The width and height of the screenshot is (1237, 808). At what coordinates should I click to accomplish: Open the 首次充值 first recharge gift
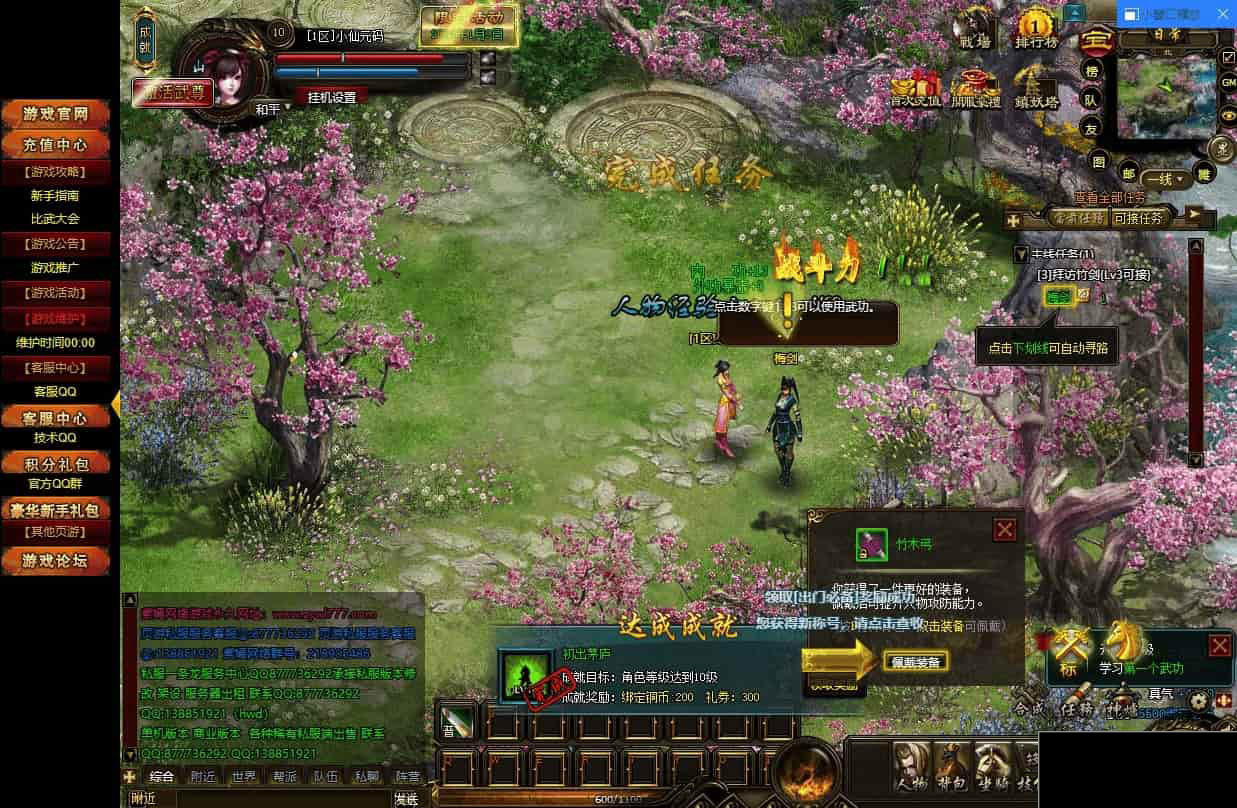point(915,88)
